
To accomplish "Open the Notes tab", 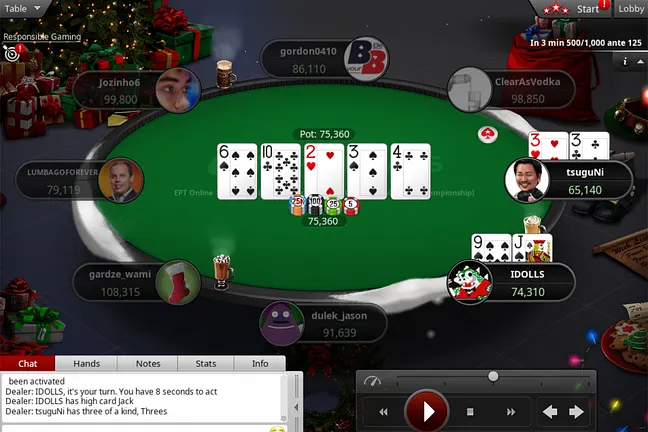I will [148, 364].
